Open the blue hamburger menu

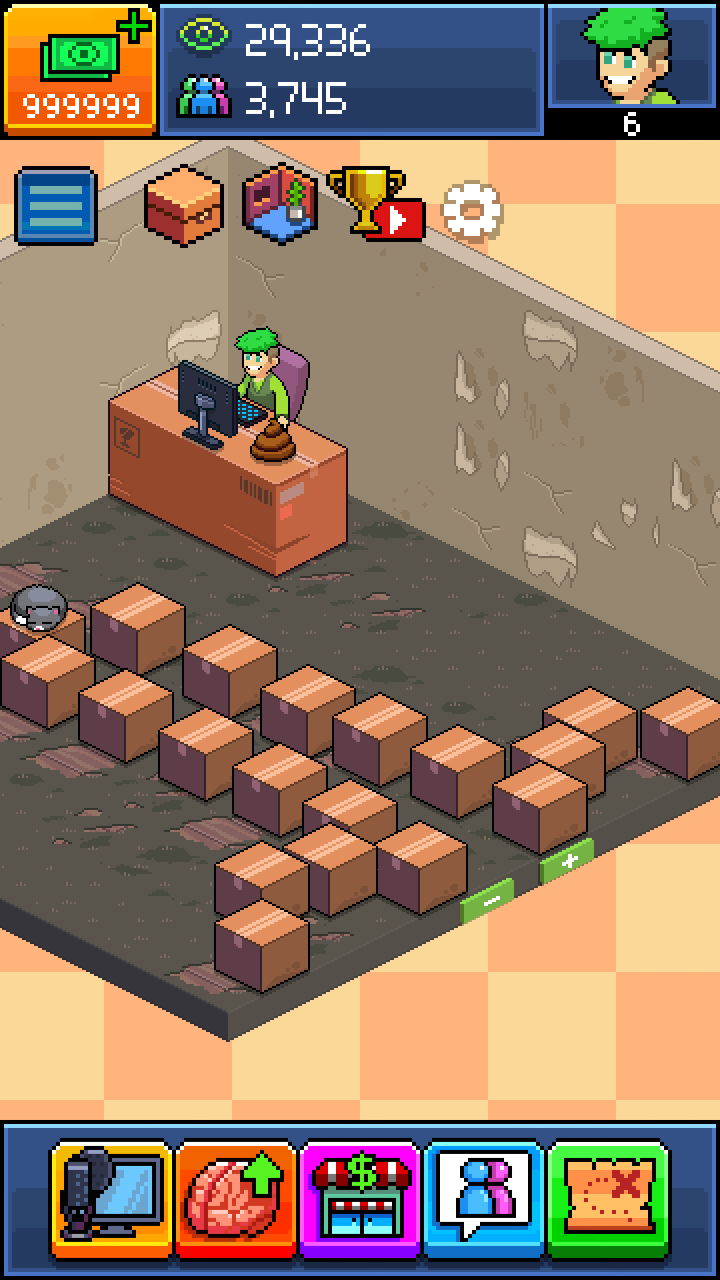[56, 206]
